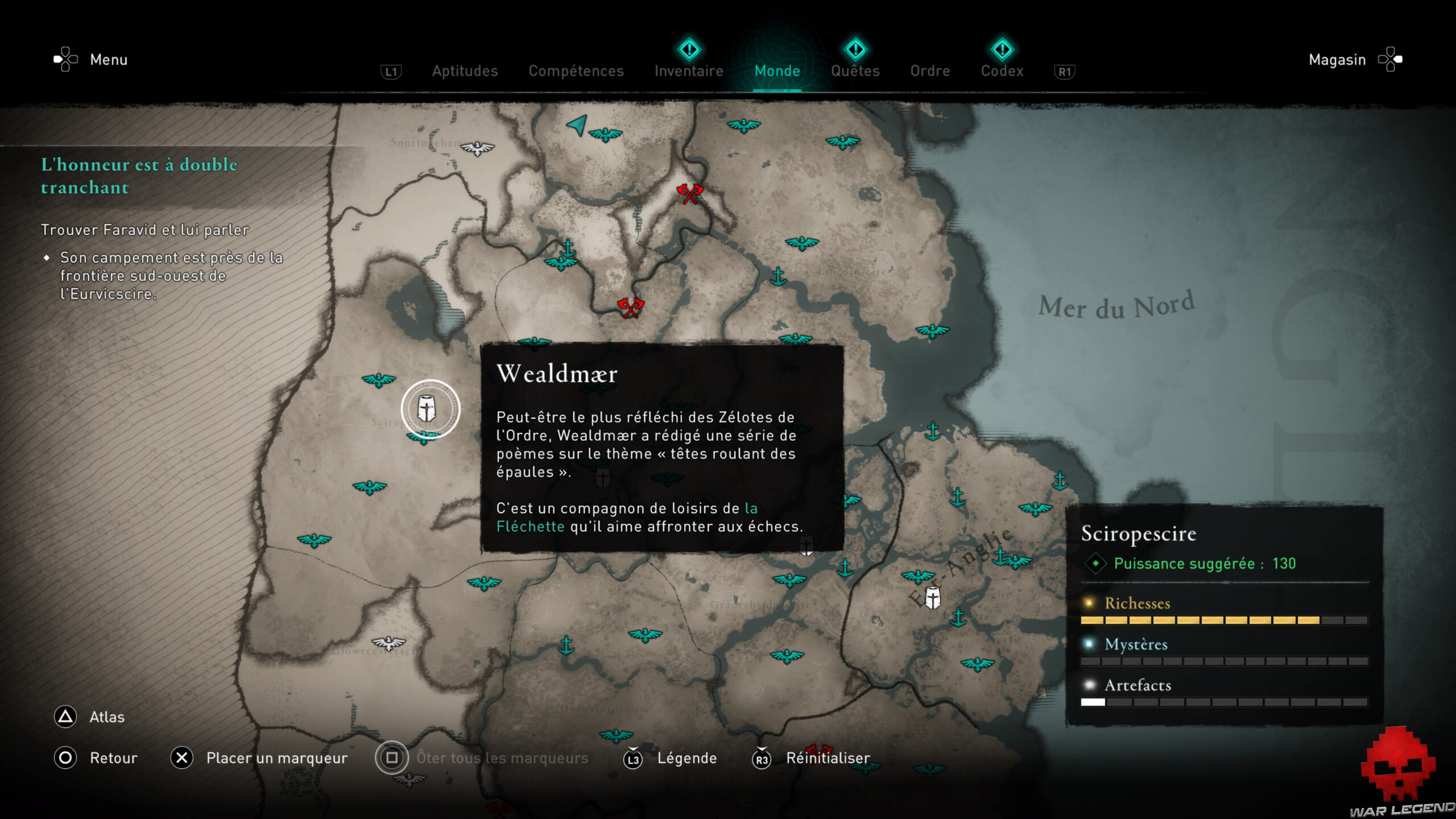Open the Menu button
The image size is (1456, 819).
(108, 60)
